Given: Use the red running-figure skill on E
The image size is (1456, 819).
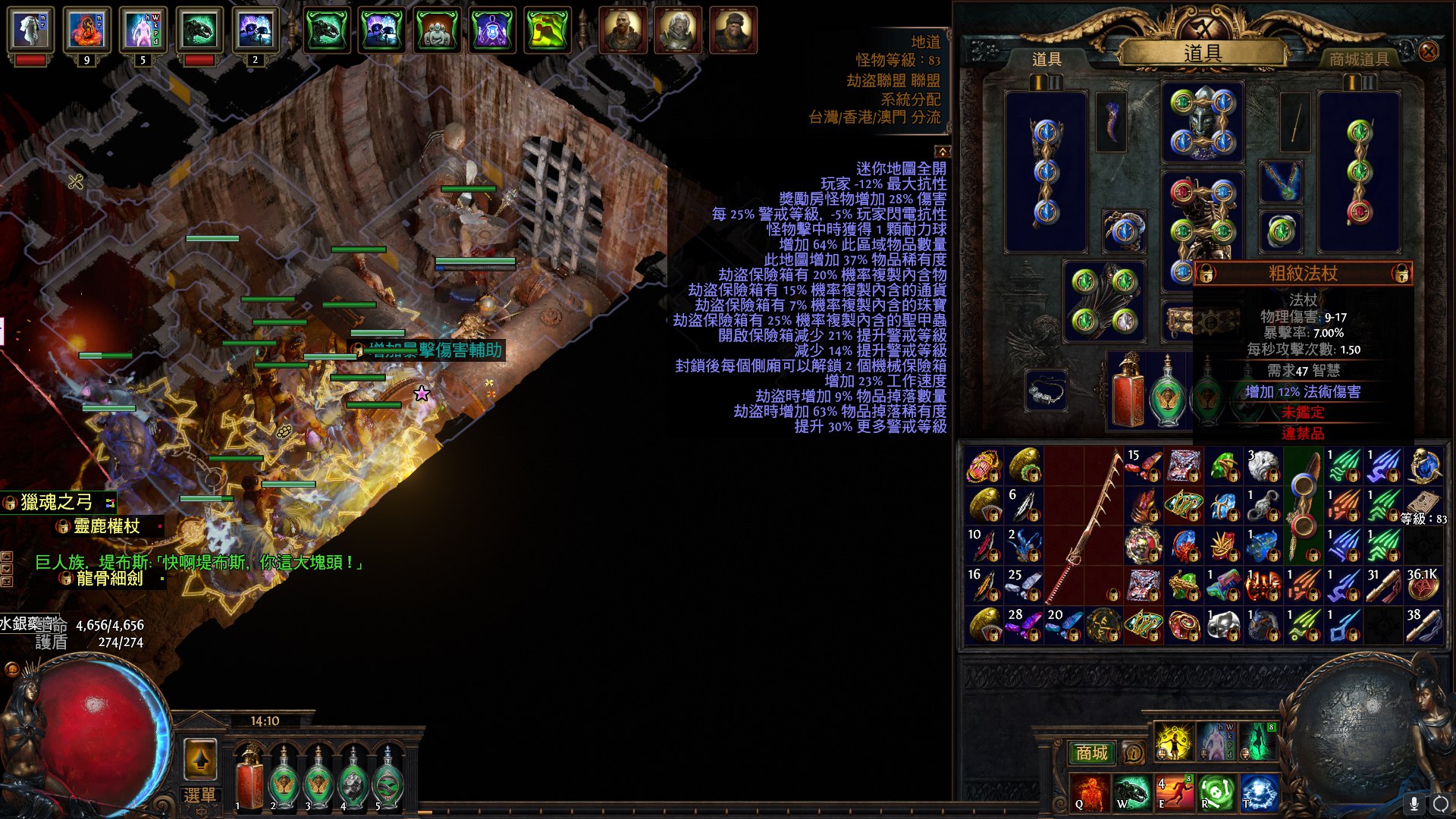Looking at the screenshot, I should 1174,792.
